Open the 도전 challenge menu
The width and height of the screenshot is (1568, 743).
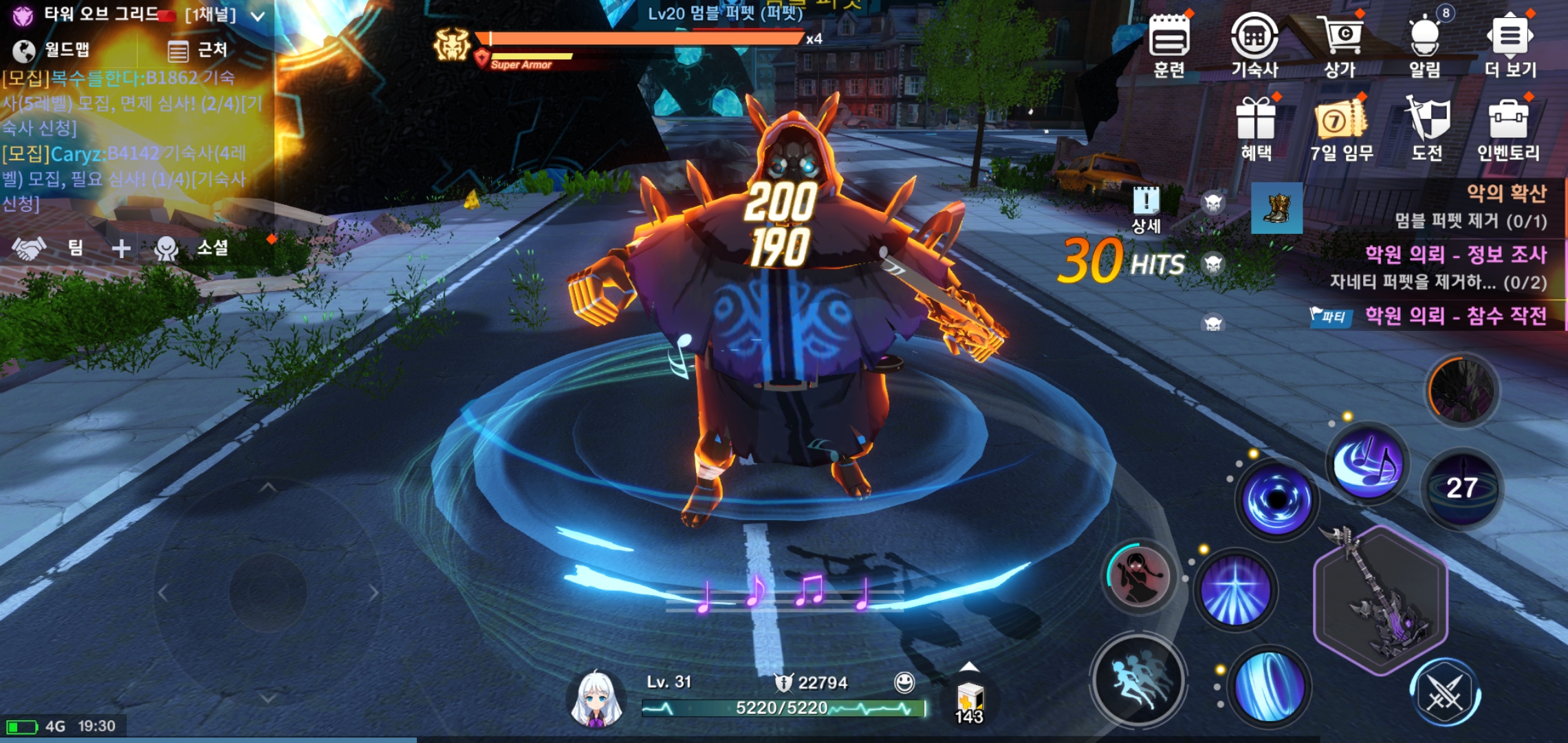(1427, 127)
